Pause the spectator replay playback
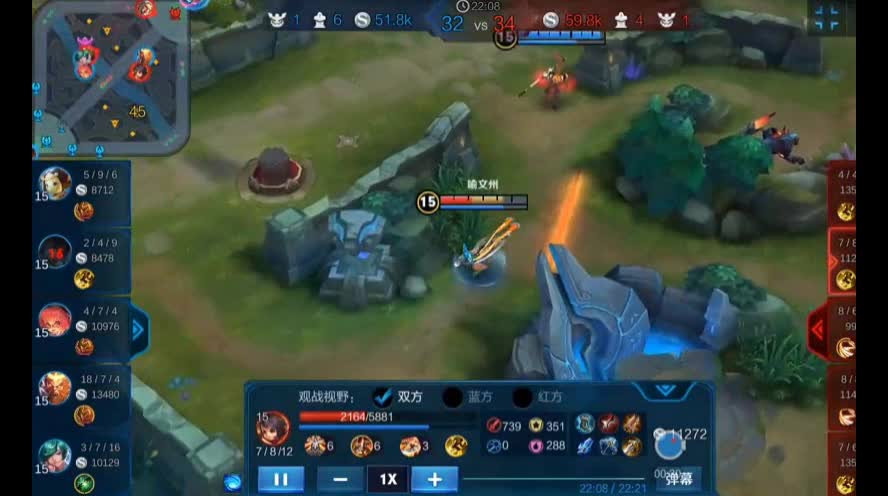The image size is (888, 496). point(280,479)
